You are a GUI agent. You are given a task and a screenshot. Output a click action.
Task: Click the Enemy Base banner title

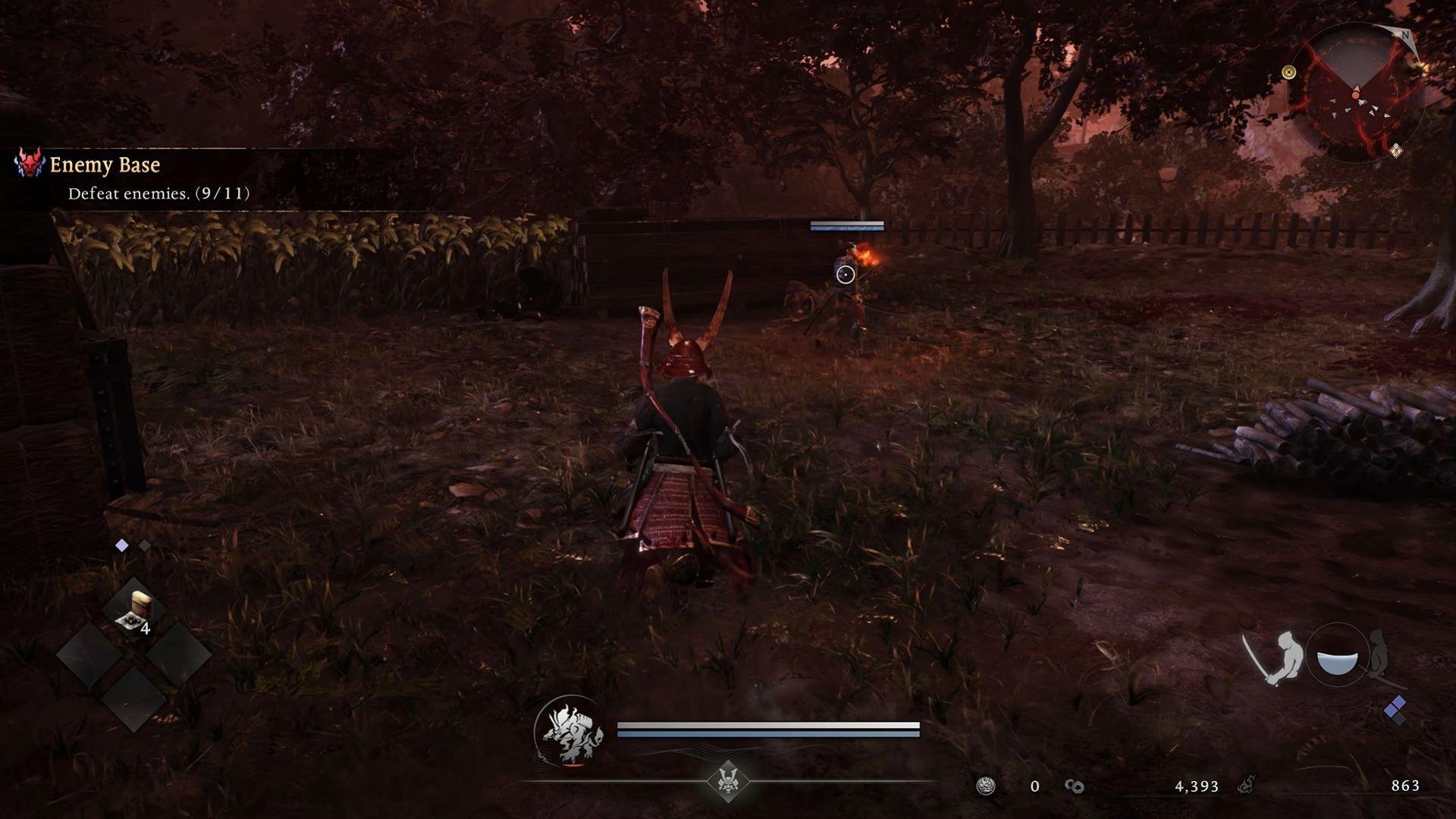104,165
